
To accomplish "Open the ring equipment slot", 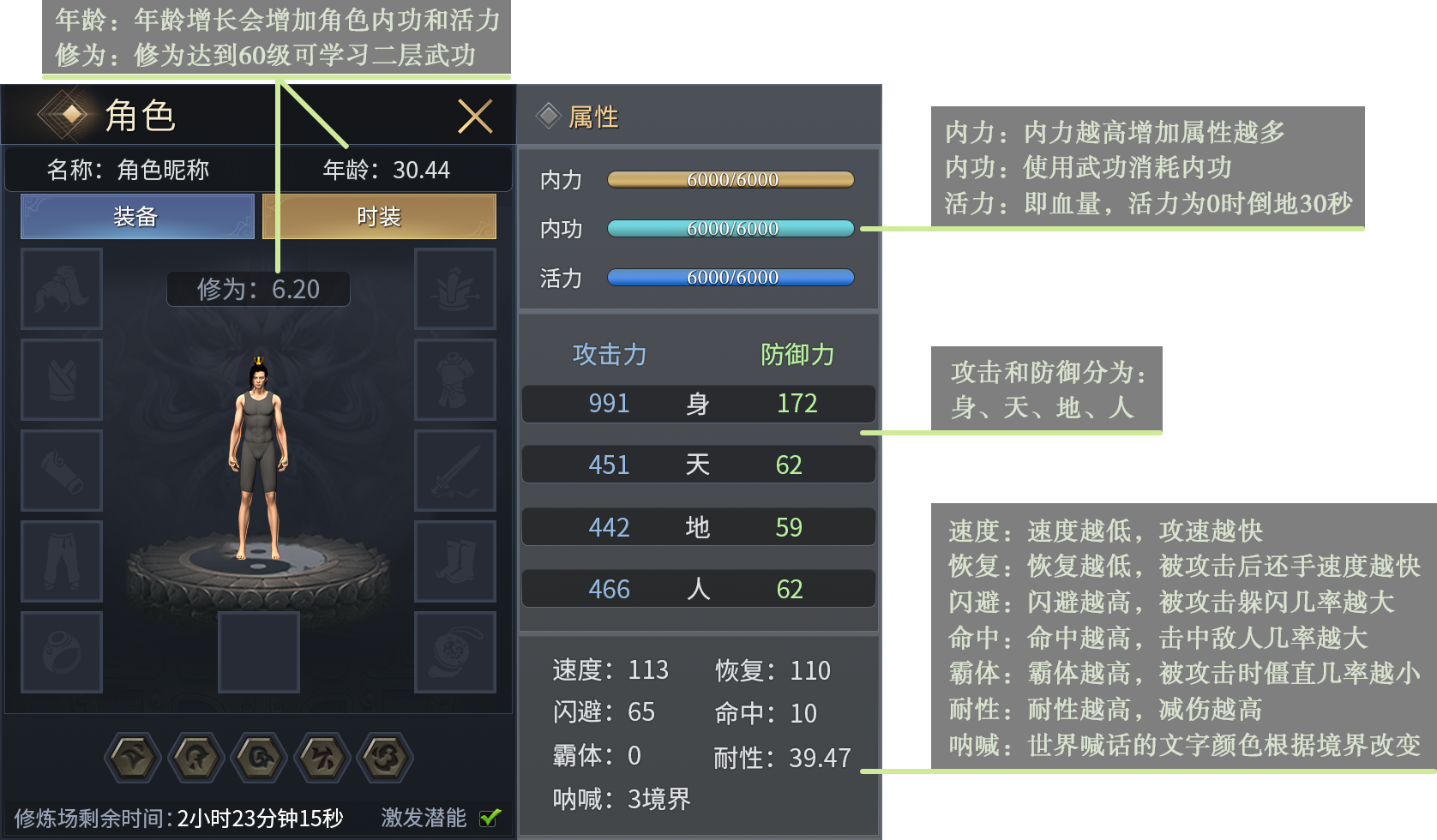I will [62, 652].
